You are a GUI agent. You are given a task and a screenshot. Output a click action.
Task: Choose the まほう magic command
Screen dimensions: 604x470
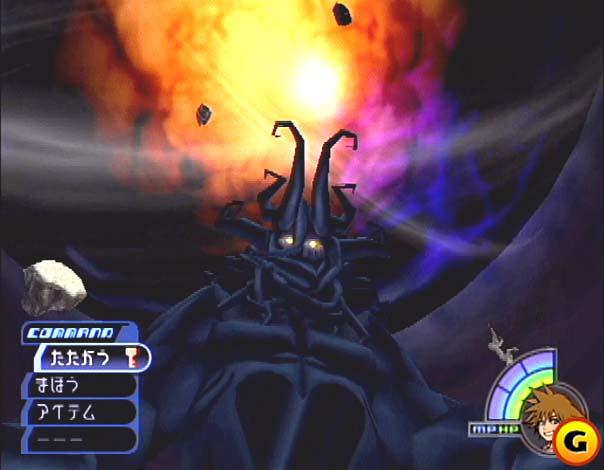click(x=78, y=384)
